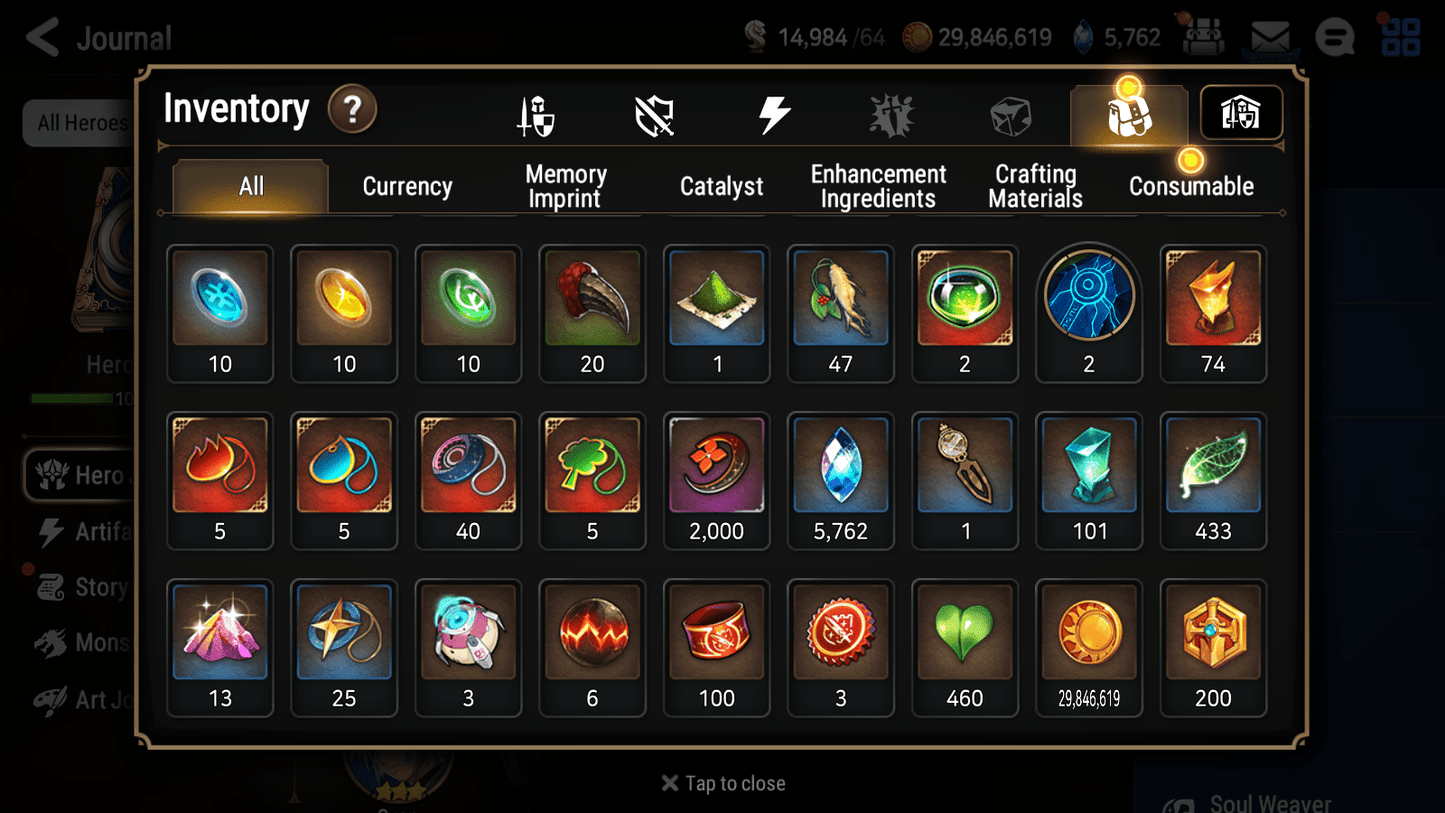The height and width of the screenshot is (813, 1445).
Task: Tap to close the inventory popup
Action: tap(723, 783)
